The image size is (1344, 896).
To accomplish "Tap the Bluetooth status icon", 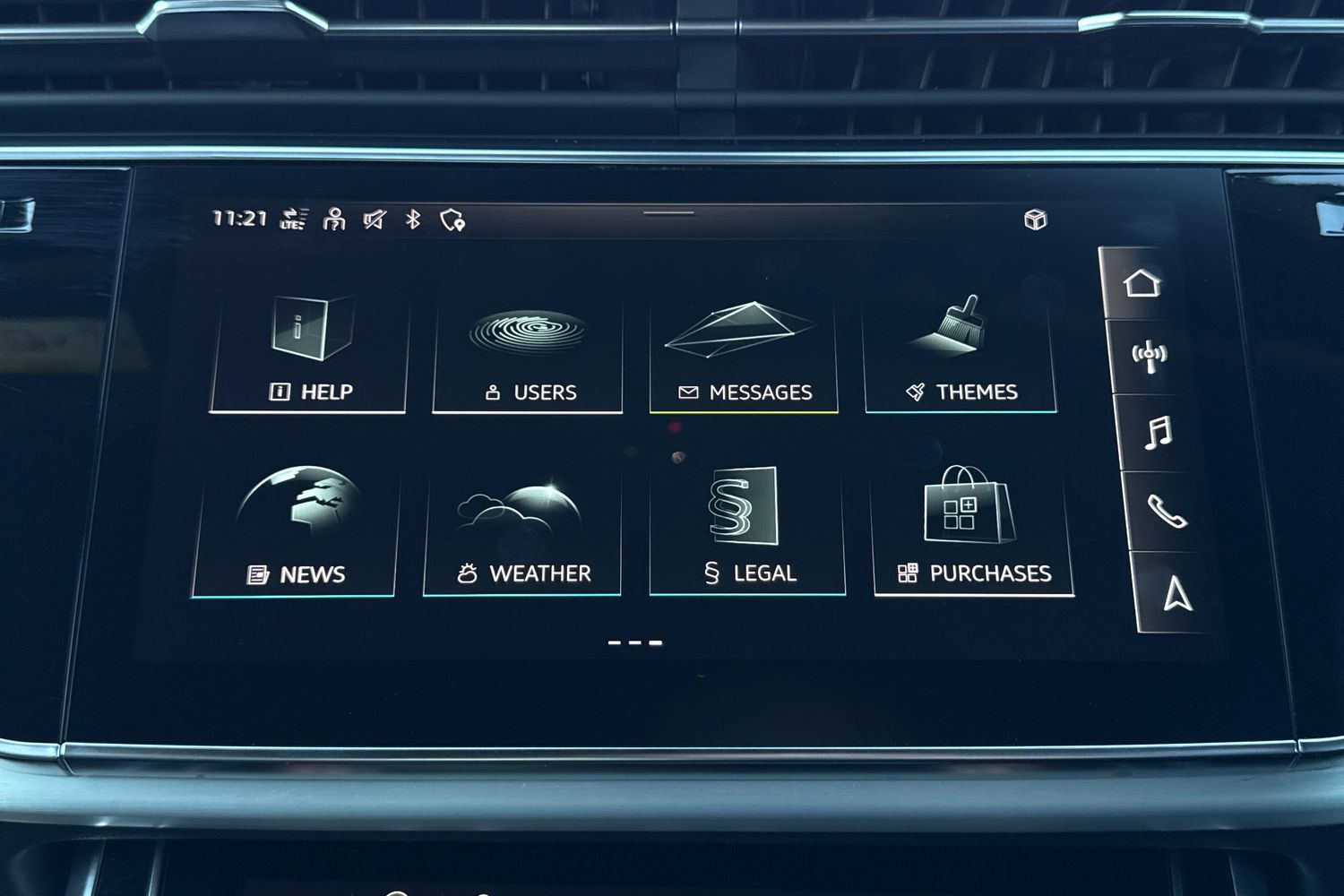I will point(413,219).
